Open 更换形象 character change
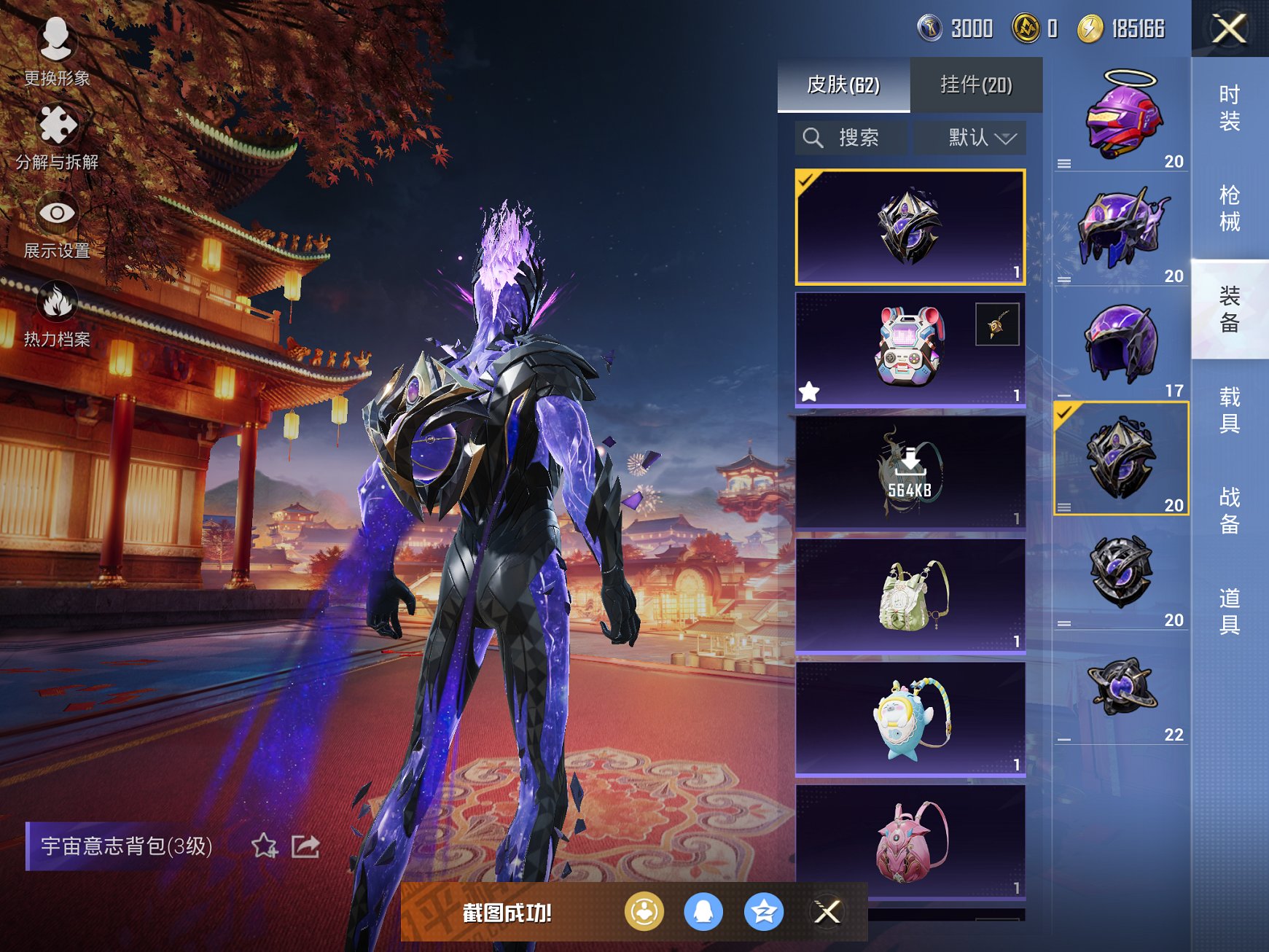This screenshot has height=952, width=1269. 56,52
